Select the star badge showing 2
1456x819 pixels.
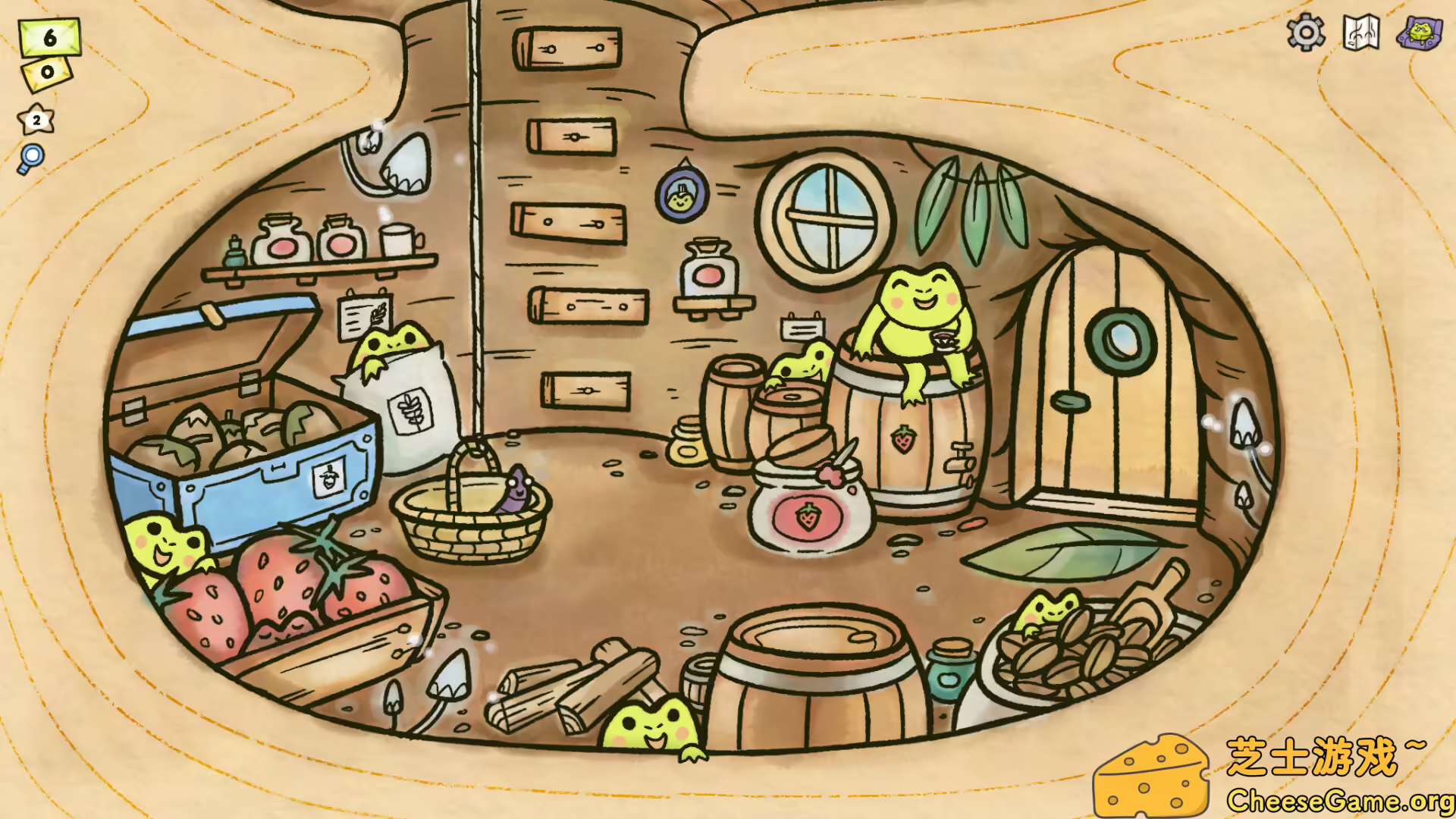tap(35, 119)
